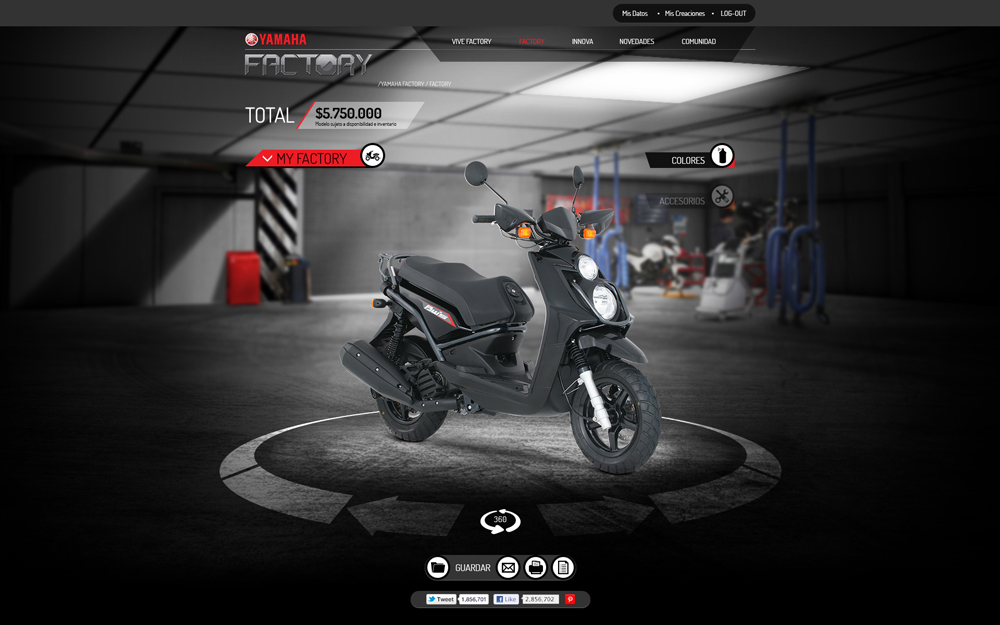This screenshot has width=1000, height=625.
Task: Expand the My Factory dropdown
Action: [267, 159]
